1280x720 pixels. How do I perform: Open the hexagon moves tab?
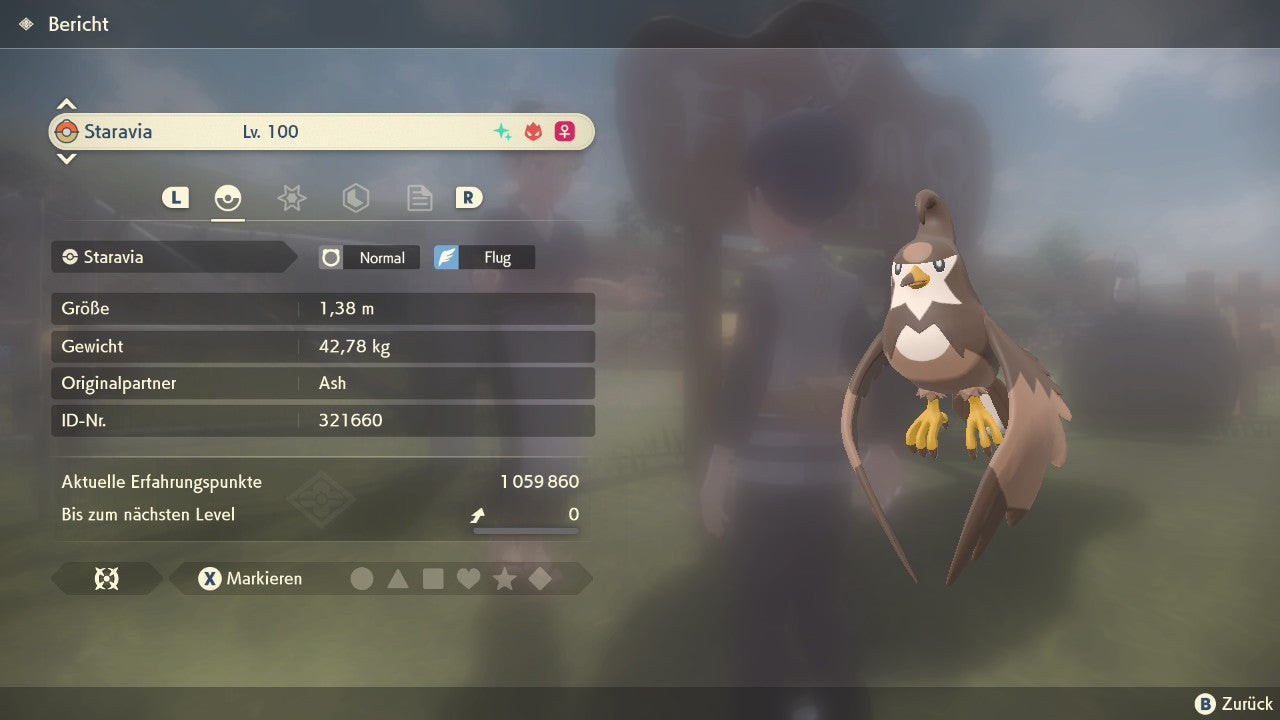355,198
